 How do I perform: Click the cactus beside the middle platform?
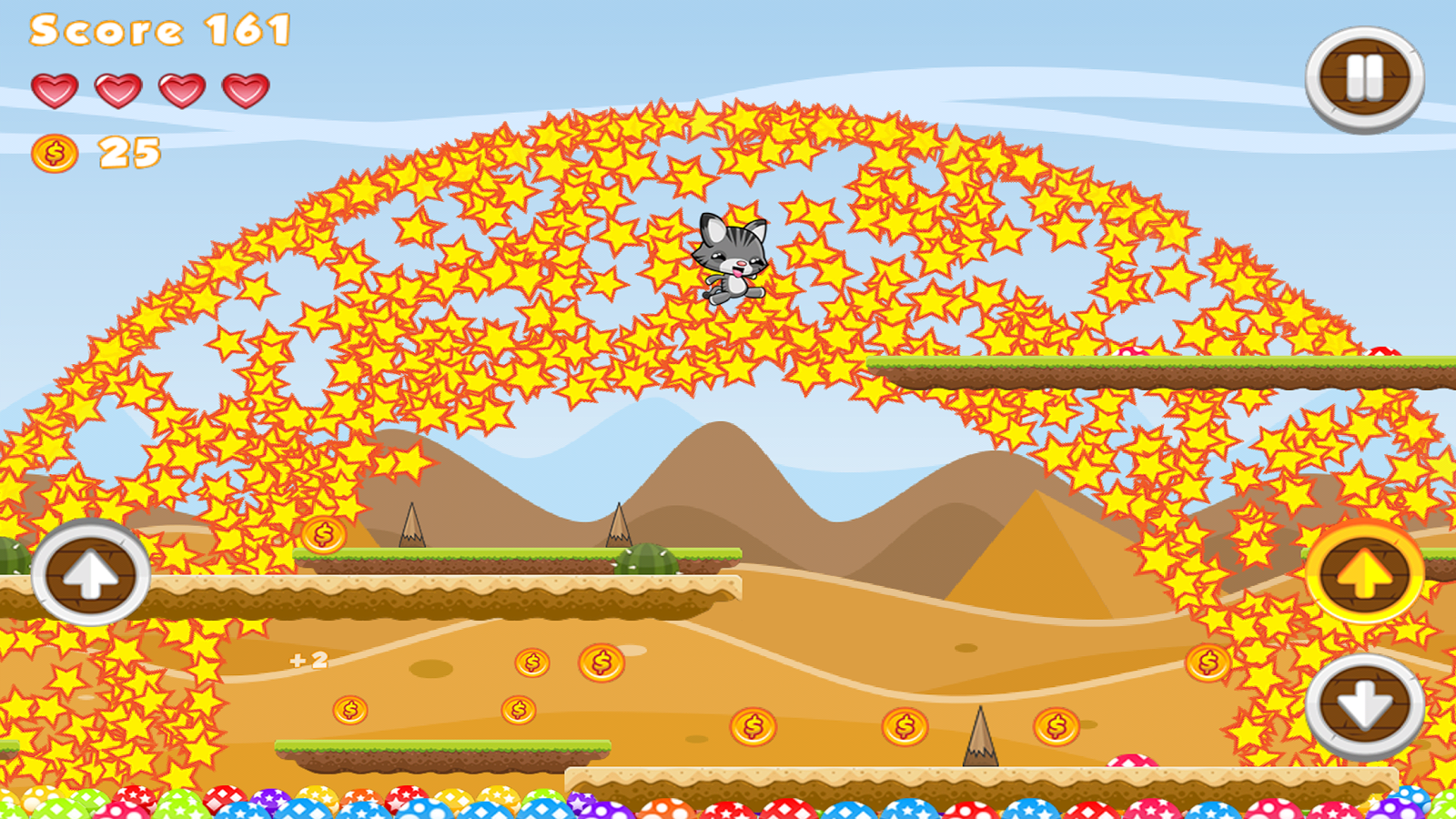pyautogui.click(x=648, y=558)
